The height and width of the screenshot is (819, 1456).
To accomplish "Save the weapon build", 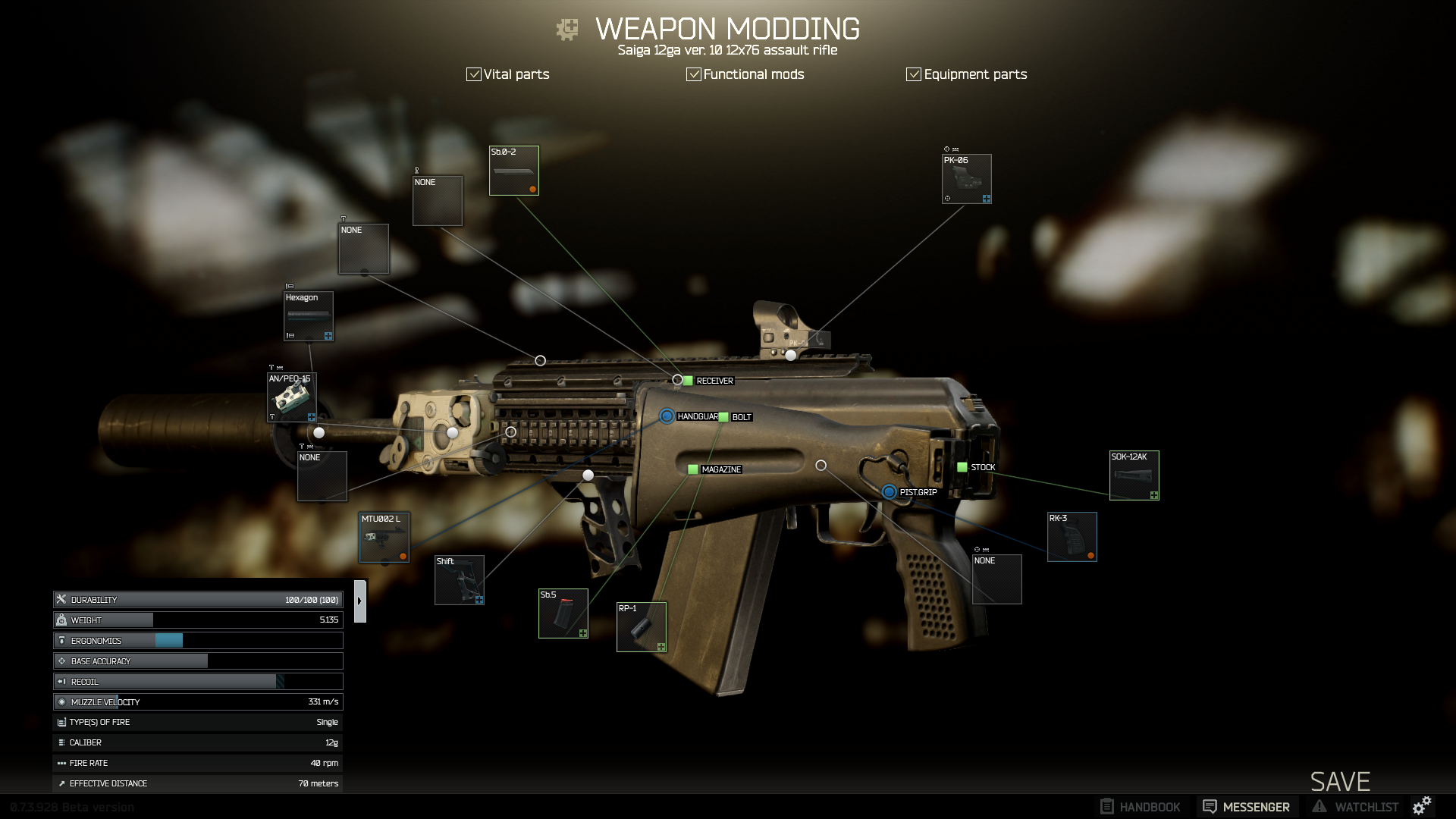I will tap(1340, 782).
